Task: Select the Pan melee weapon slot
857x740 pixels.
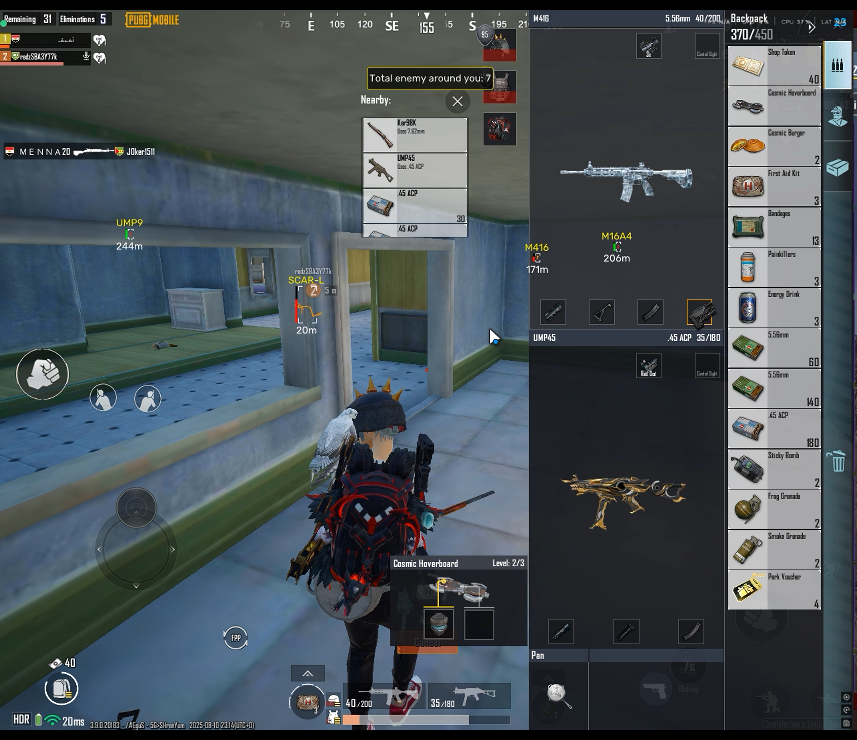Action: pos(558,693)
